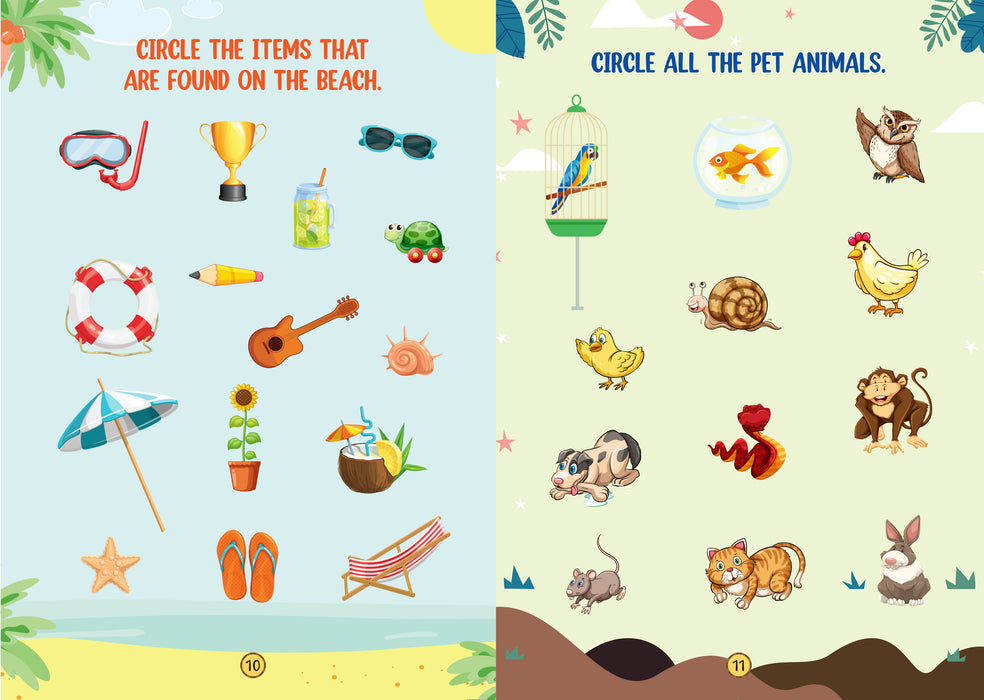Circle the orange starfish

click(x=110, y=564)
